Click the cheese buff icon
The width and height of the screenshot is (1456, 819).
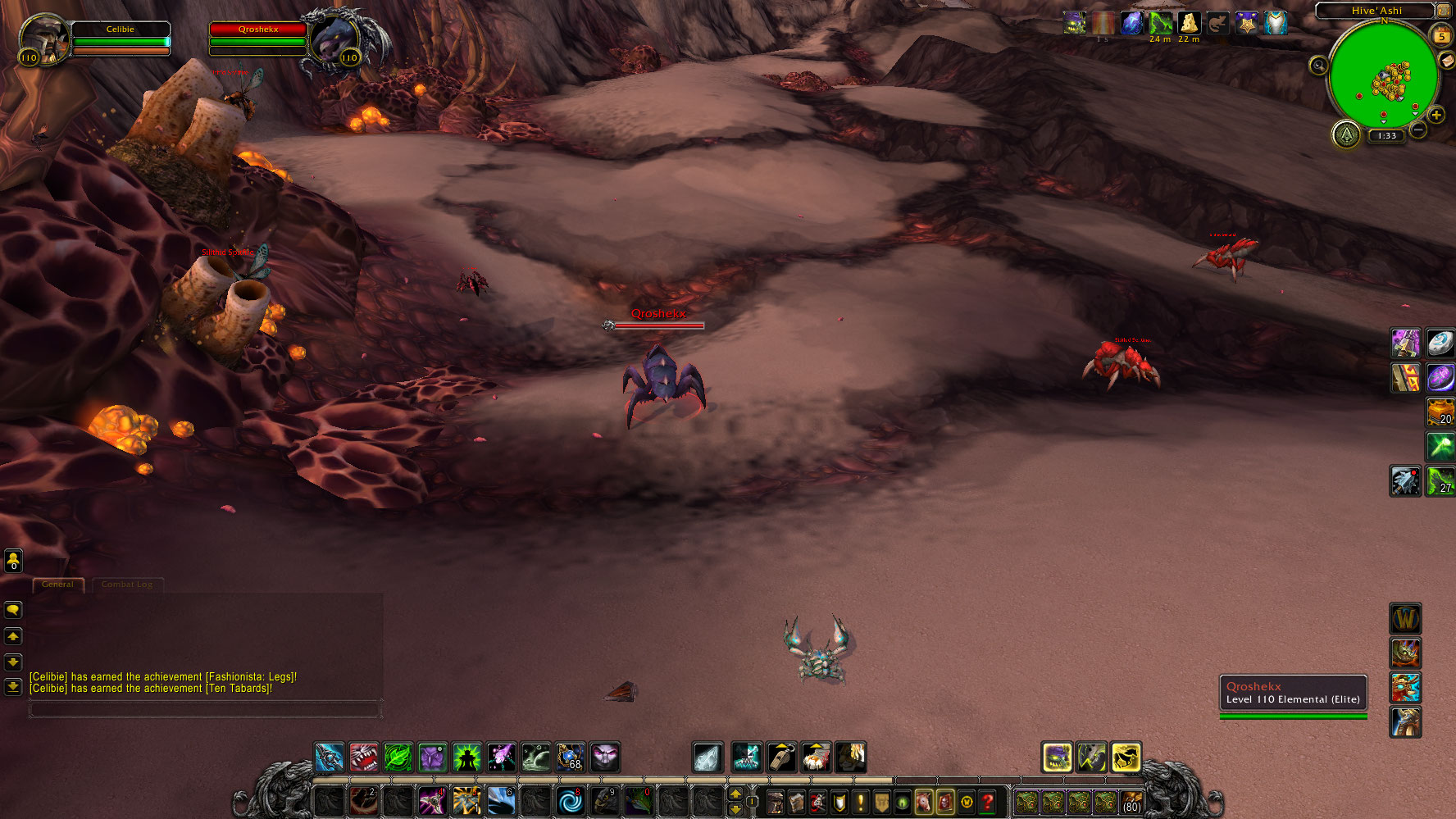(x=1189, y=23)
